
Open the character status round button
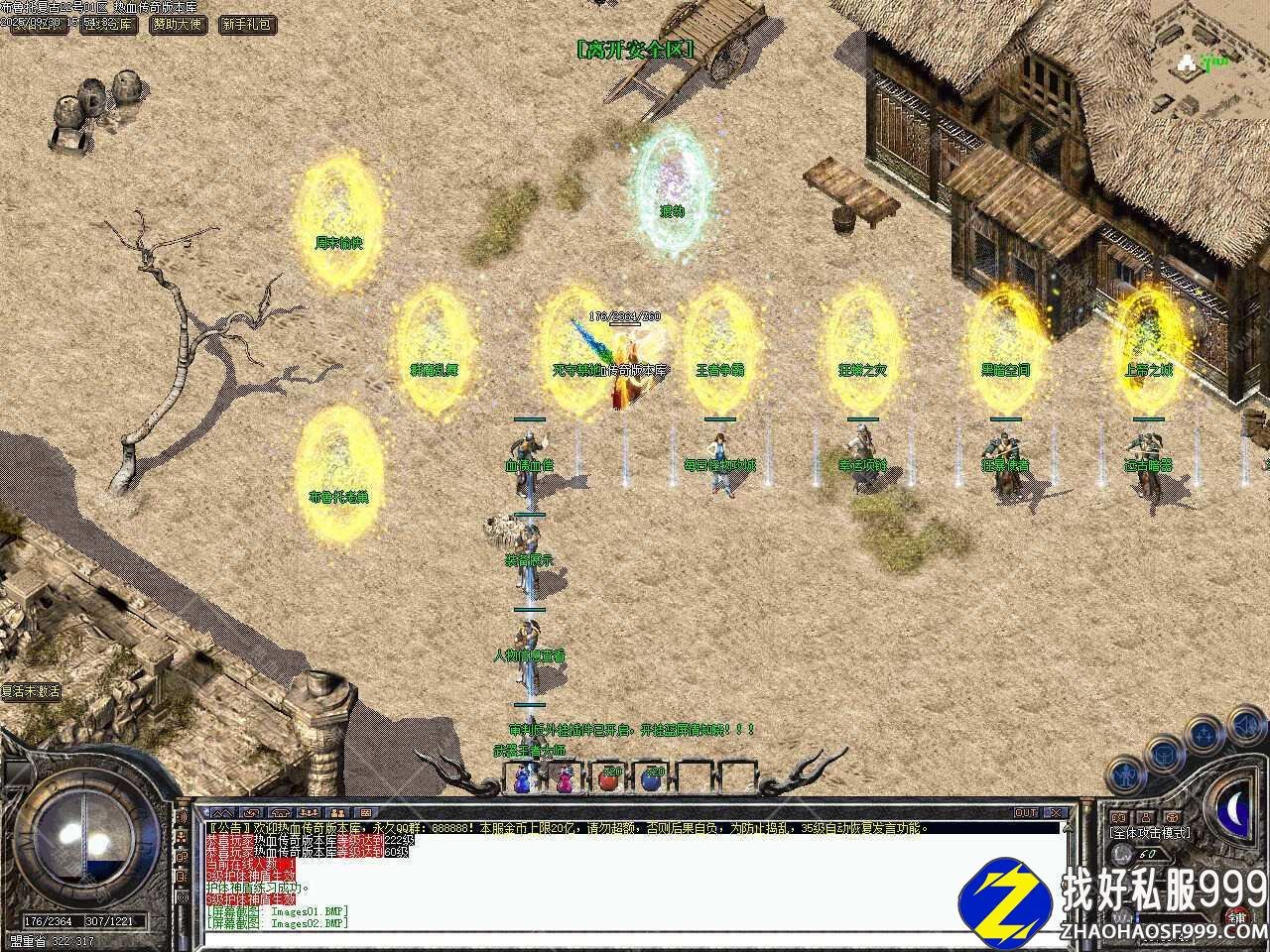click(x=1128, y=773)
